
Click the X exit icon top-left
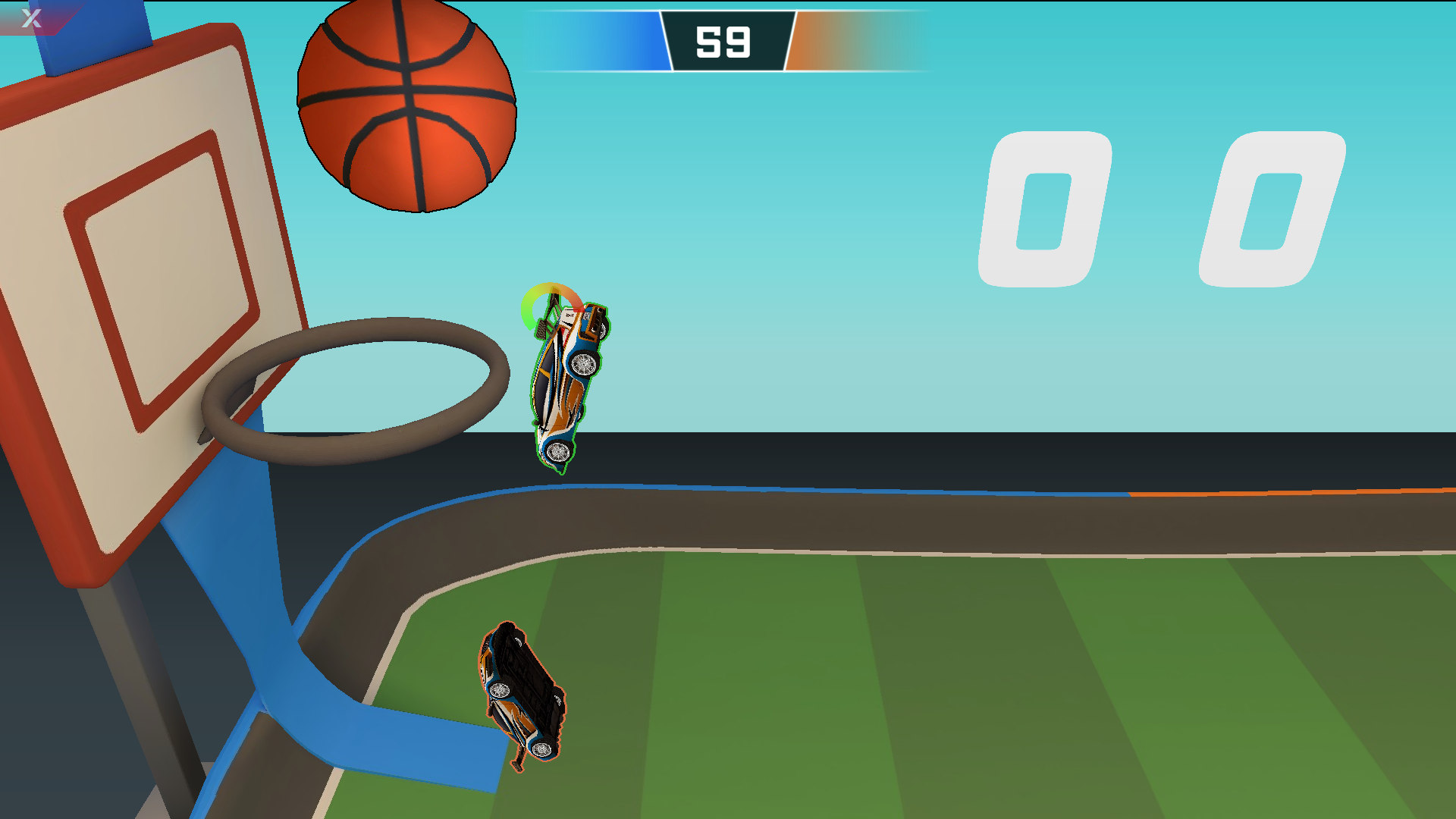point(30,17)
